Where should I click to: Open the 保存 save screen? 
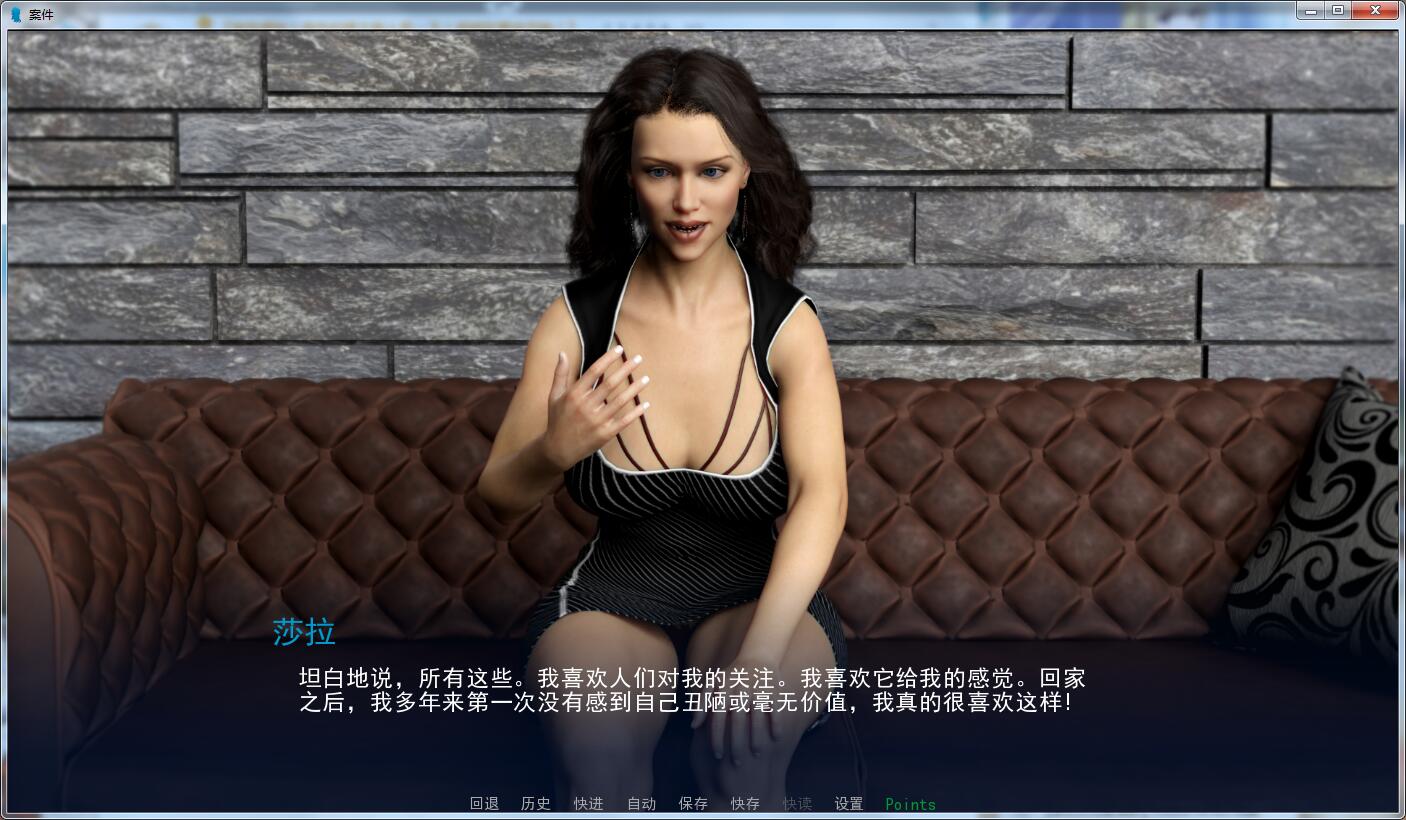coord(692,803)
